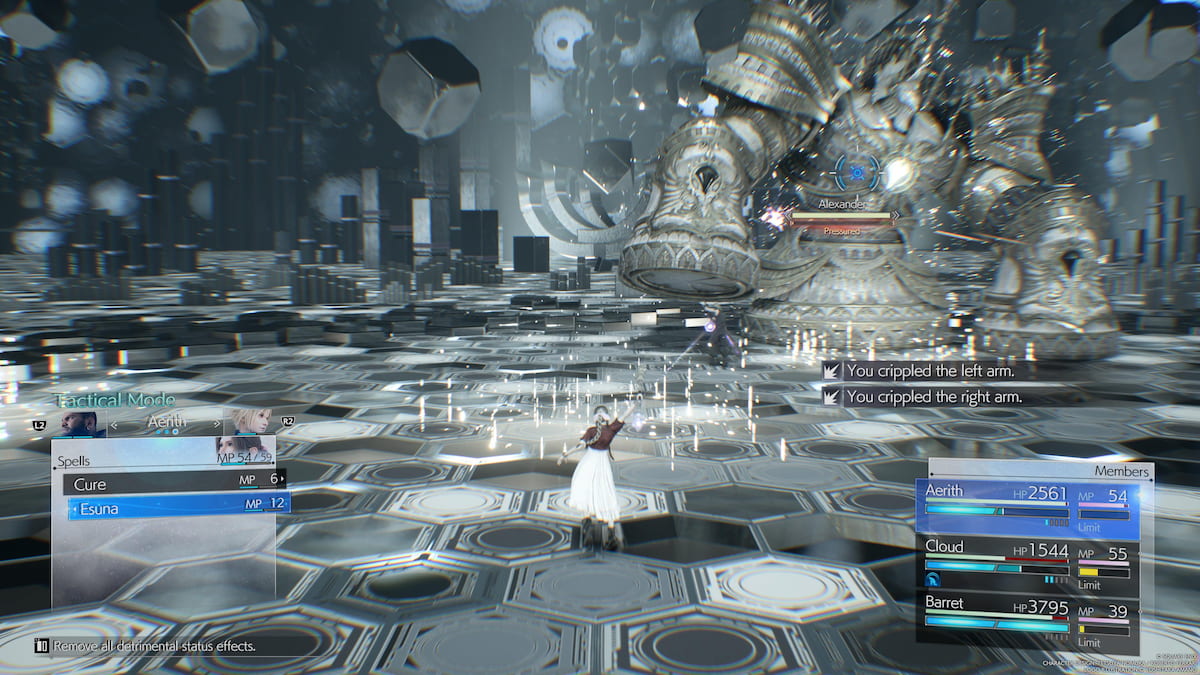Expand the Cure spell's right arrow
1200x675 pixels.
click(x=283, y=480)
